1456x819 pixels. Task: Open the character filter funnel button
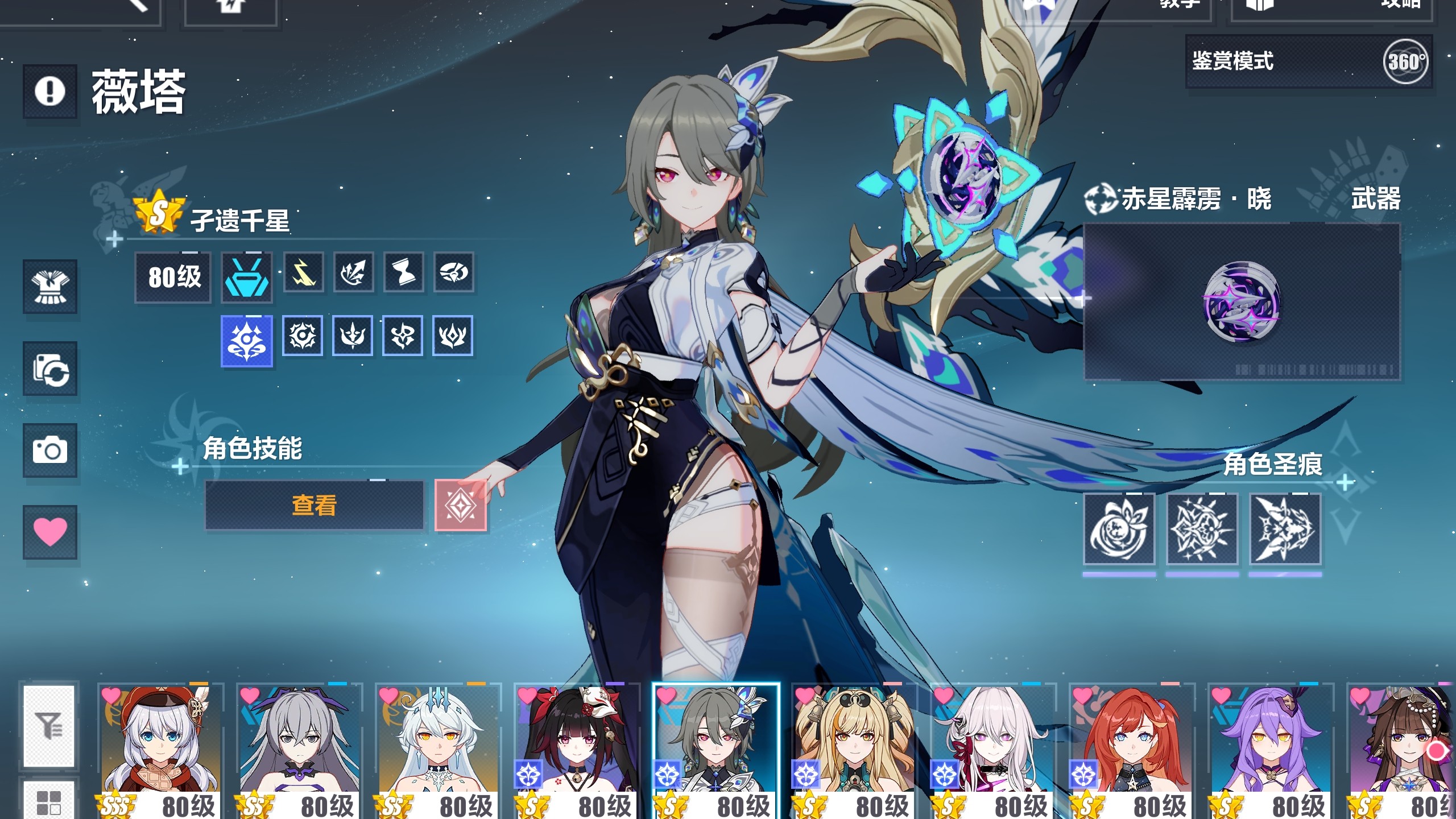(49, 726)
